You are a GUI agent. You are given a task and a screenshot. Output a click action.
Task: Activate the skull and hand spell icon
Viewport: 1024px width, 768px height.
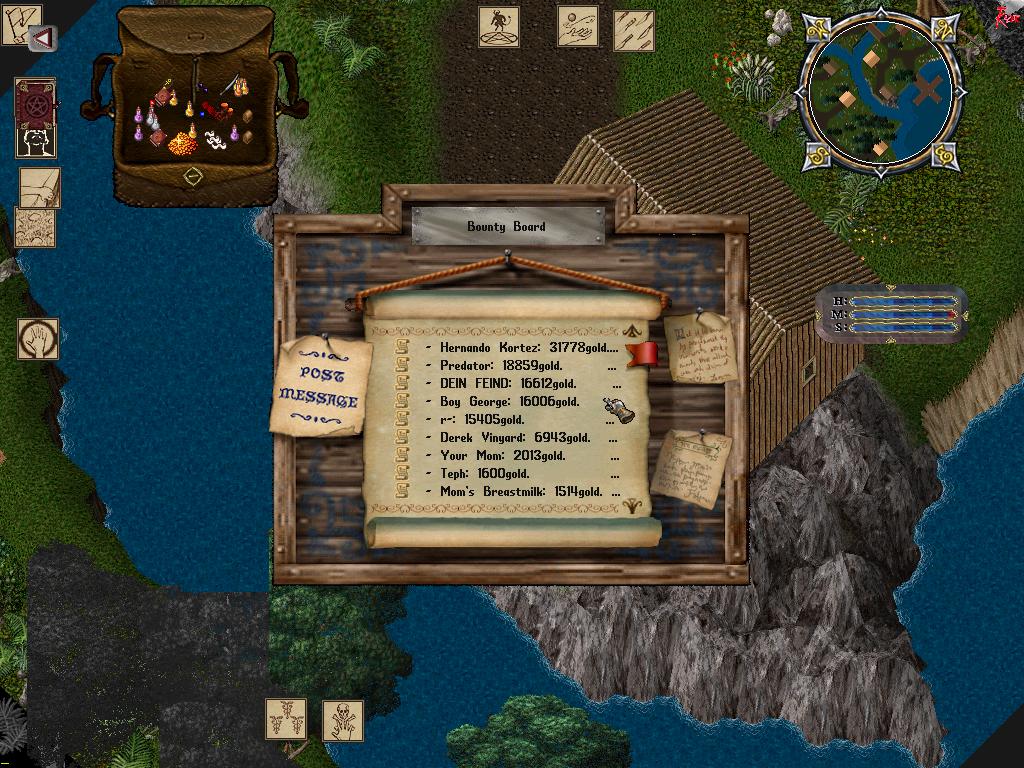342,719
